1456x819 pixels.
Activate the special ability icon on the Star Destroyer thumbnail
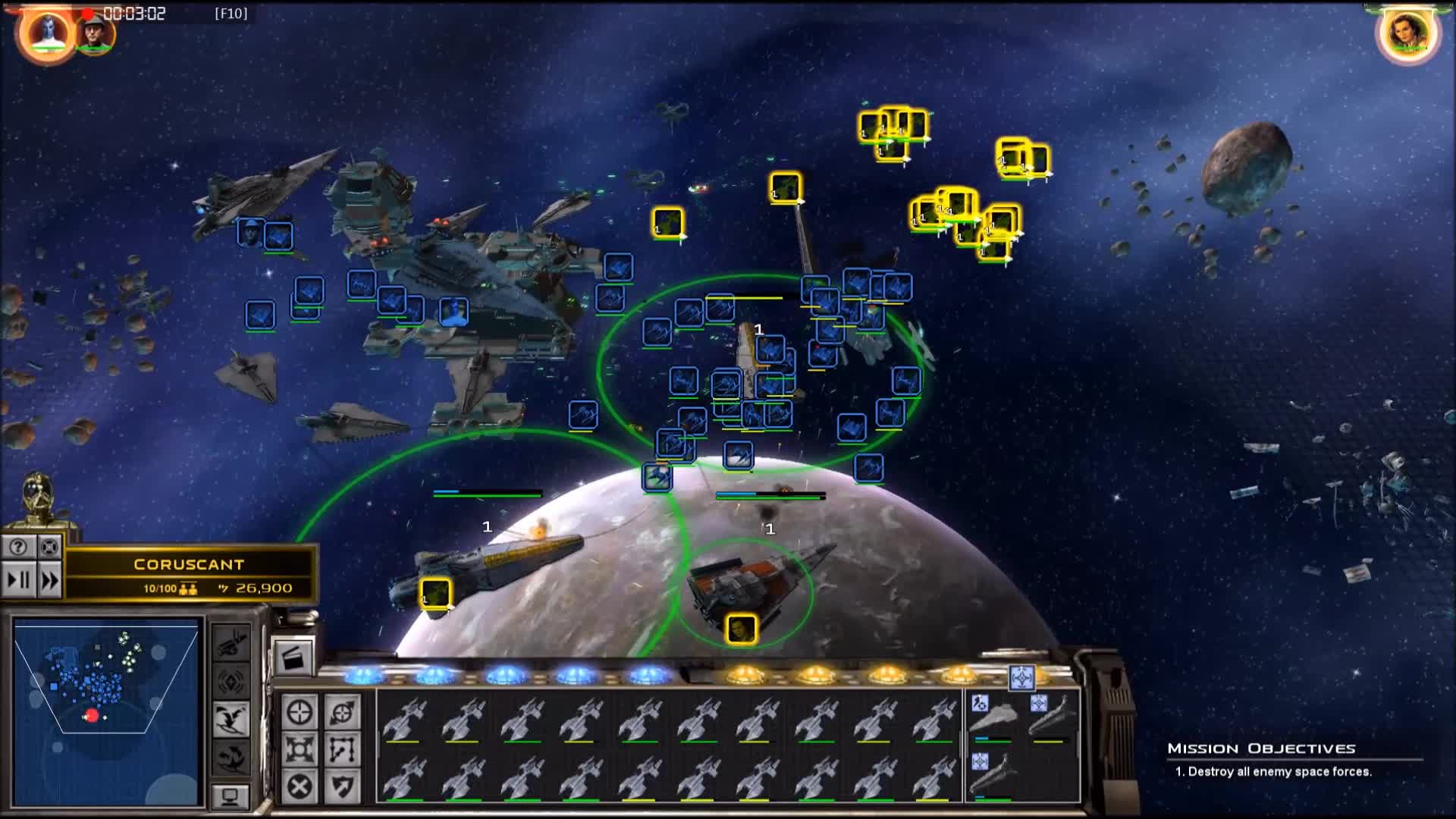coord(980,702)
